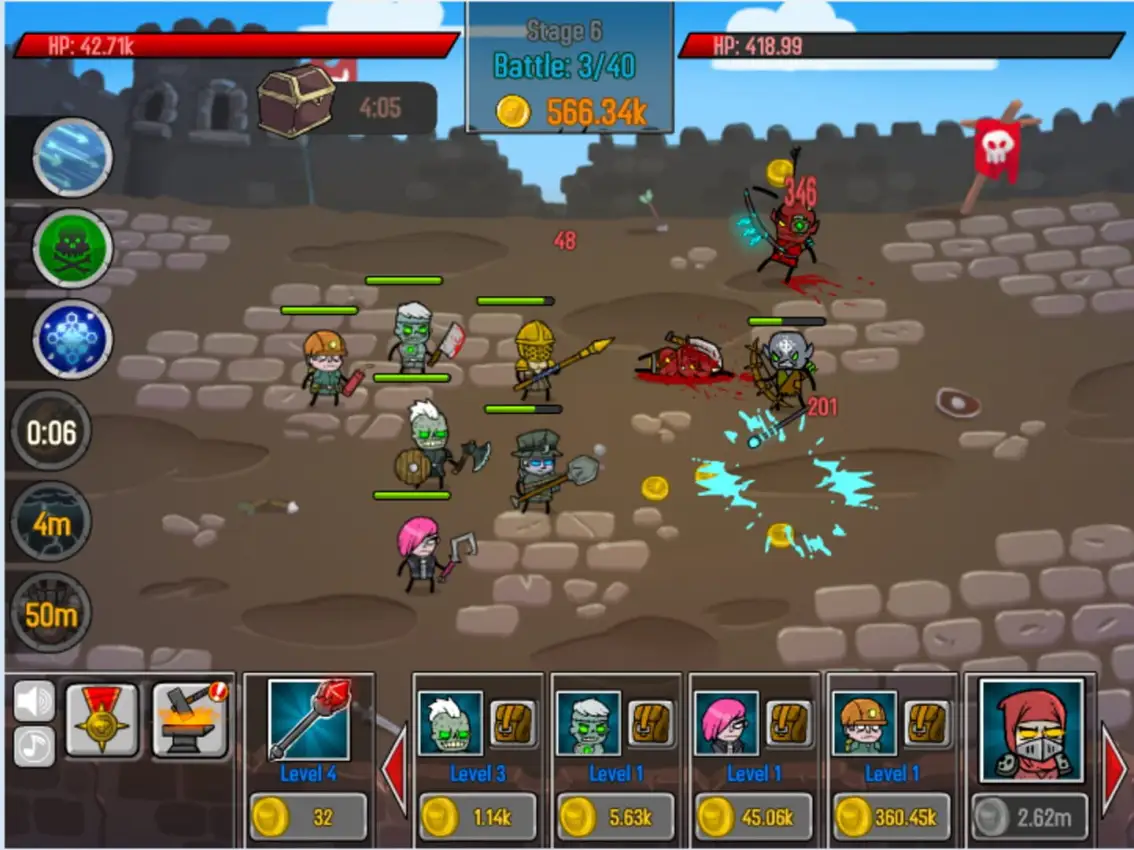
Task: Upgrade the white-haired zombie for 1.14k
Action: click(477, 817)
